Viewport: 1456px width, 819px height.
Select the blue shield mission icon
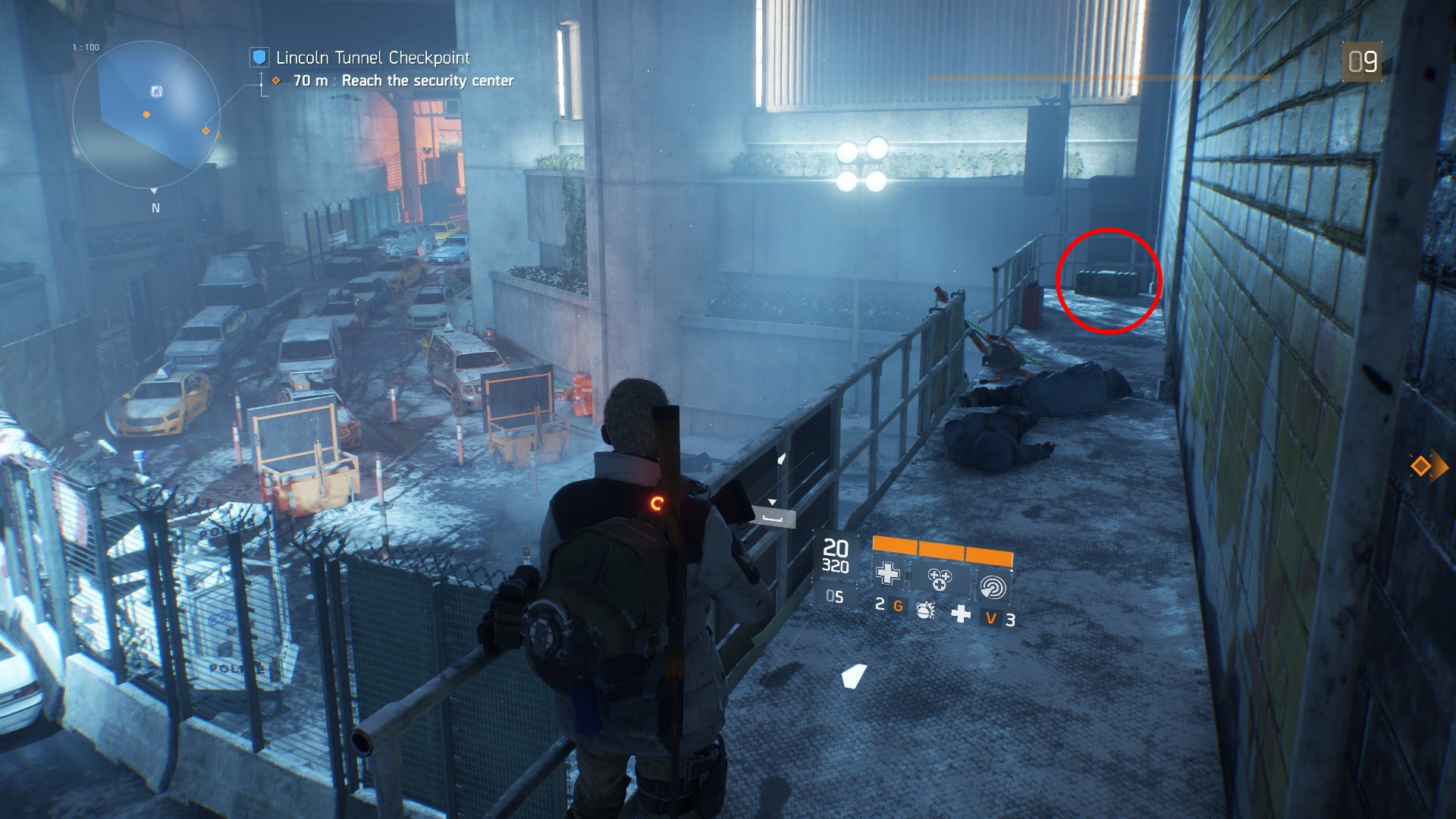click(260, 57)
